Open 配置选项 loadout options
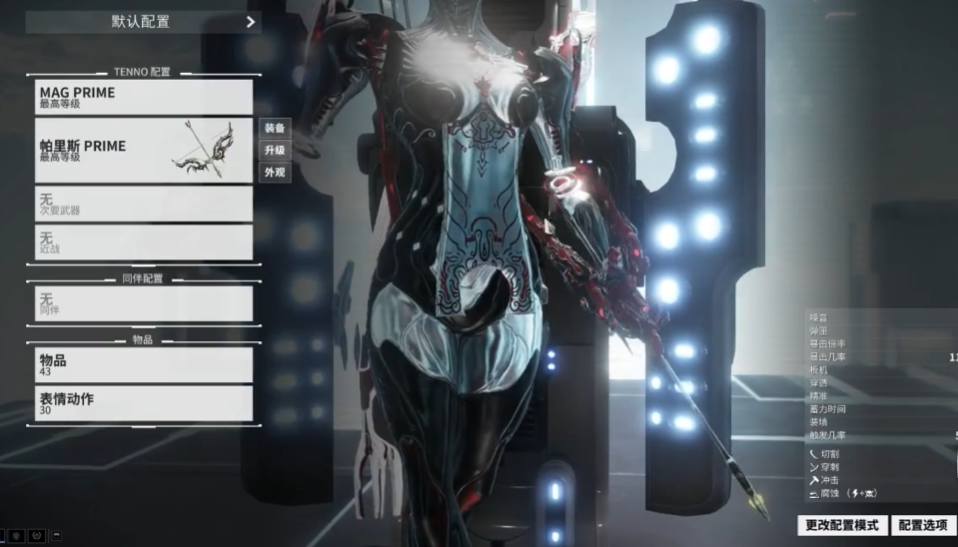 (x=923, y=525)
